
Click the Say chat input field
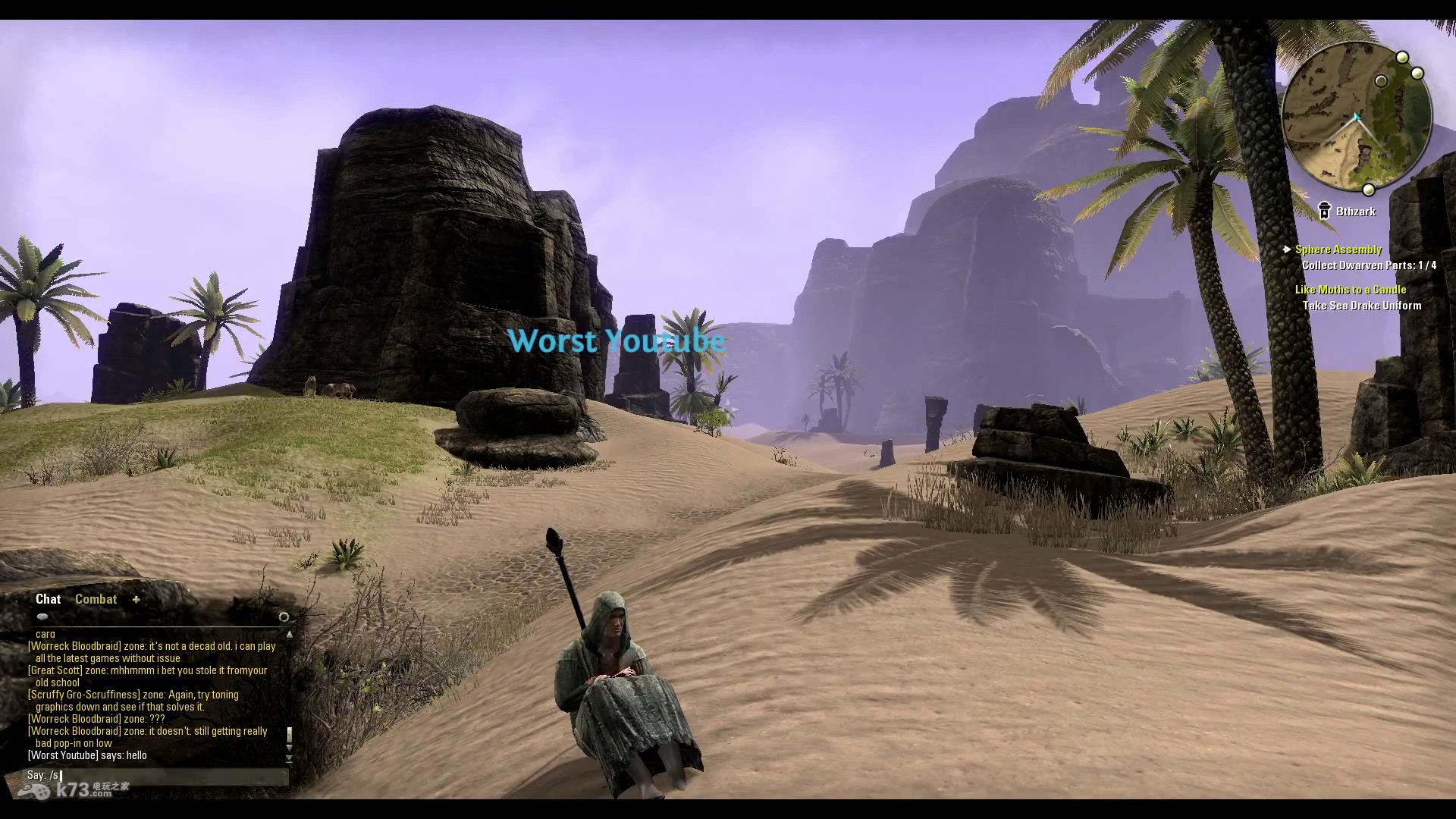click(152, 775)
